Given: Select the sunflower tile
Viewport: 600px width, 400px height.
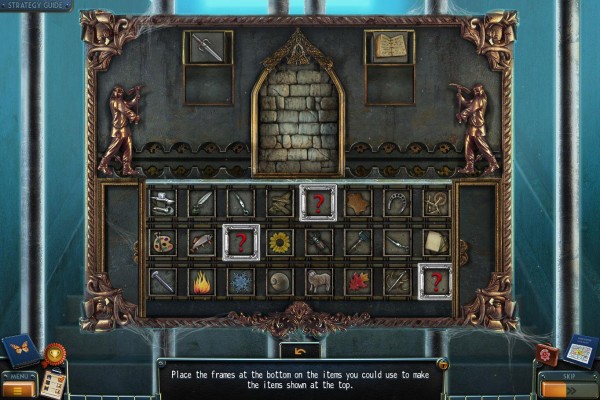Looking at the screenshot, I should coord(279,242).
